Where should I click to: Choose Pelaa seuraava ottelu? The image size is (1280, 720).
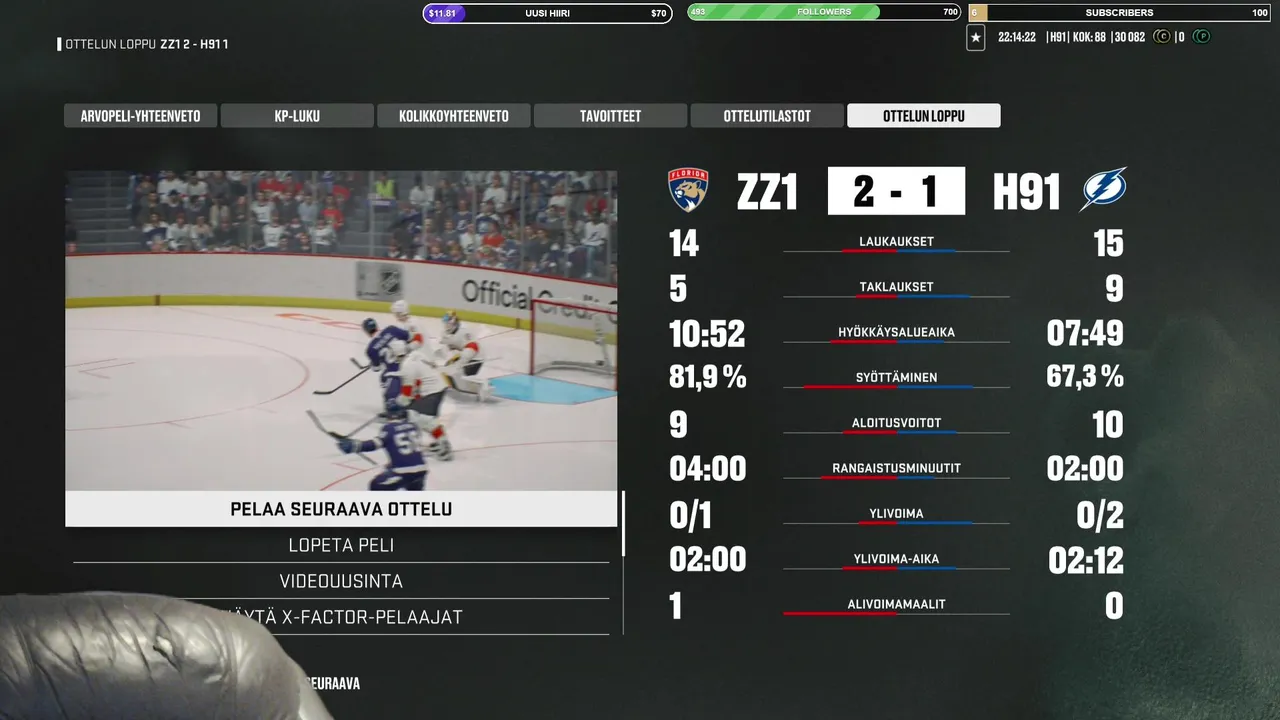[341, 509]
